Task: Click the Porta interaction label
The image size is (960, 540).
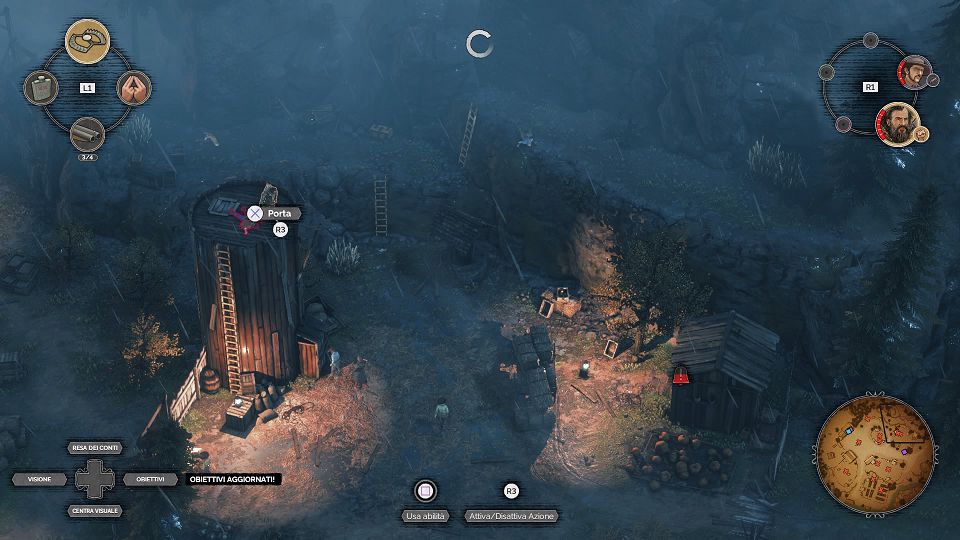Action: pos(279,213)
